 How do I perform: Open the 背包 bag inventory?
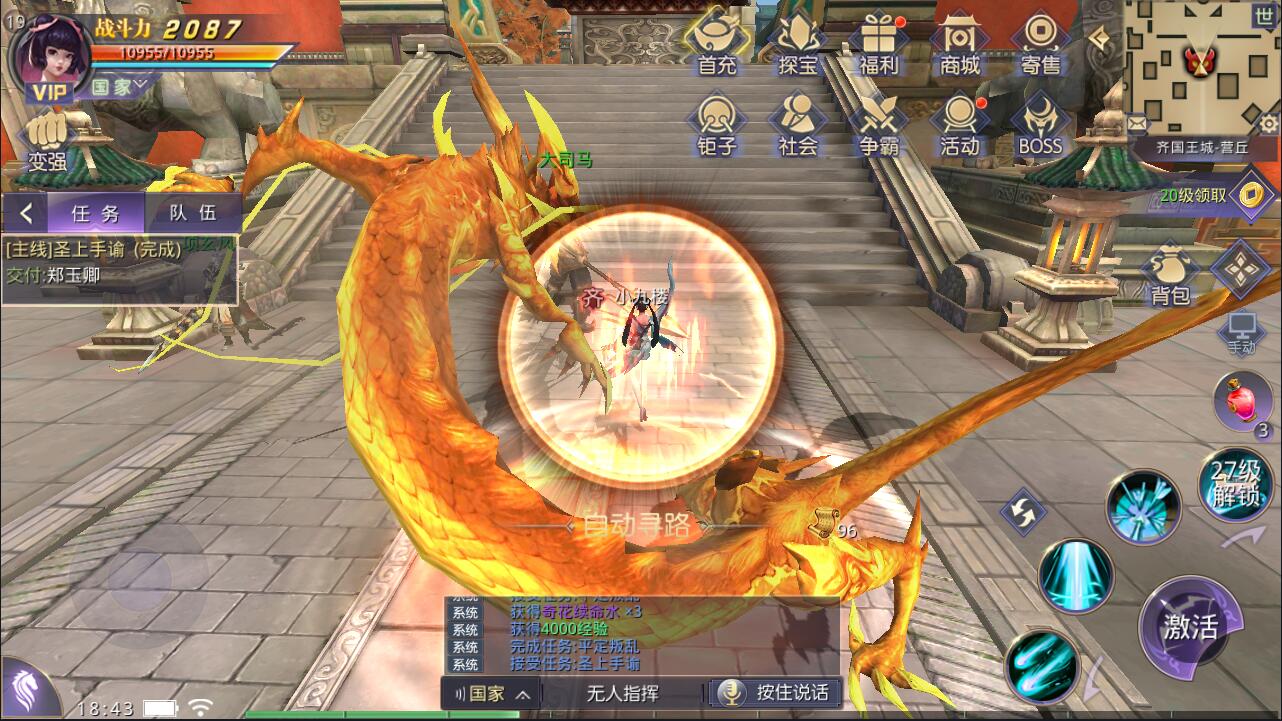(1169, 274)
